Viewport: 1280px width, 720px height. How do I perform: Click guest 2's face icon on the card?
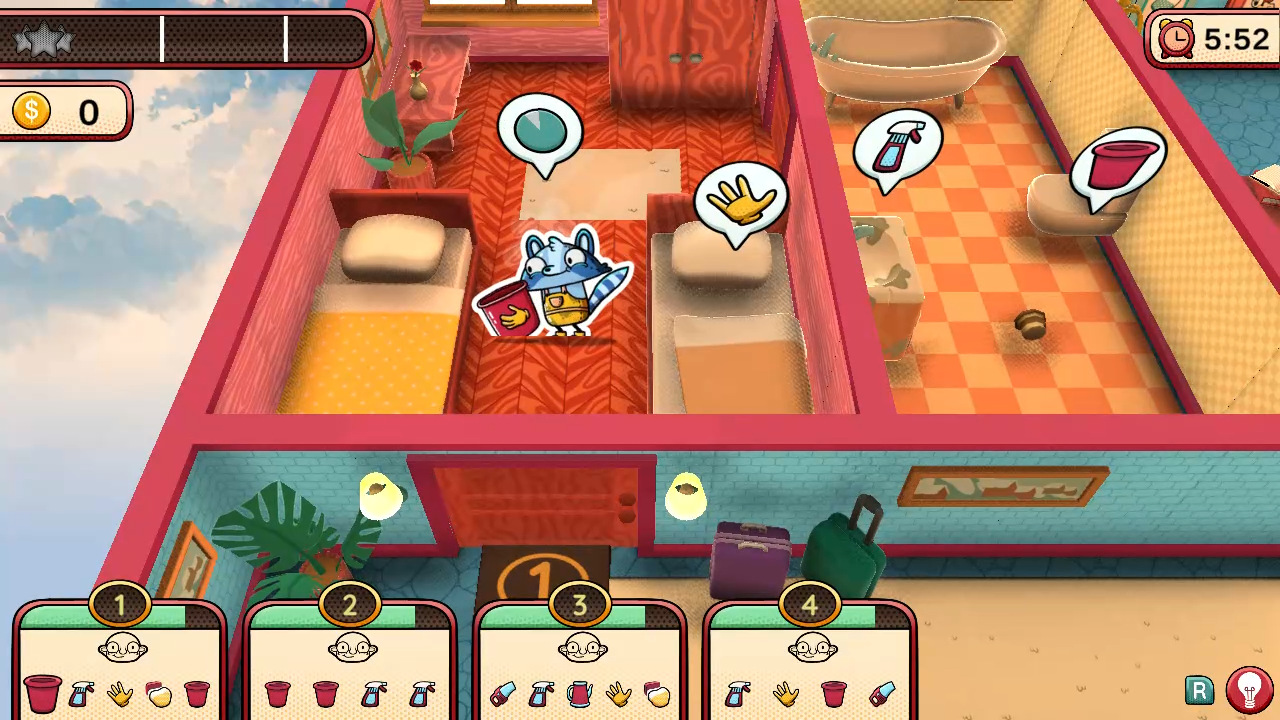(x=351, y=648)
